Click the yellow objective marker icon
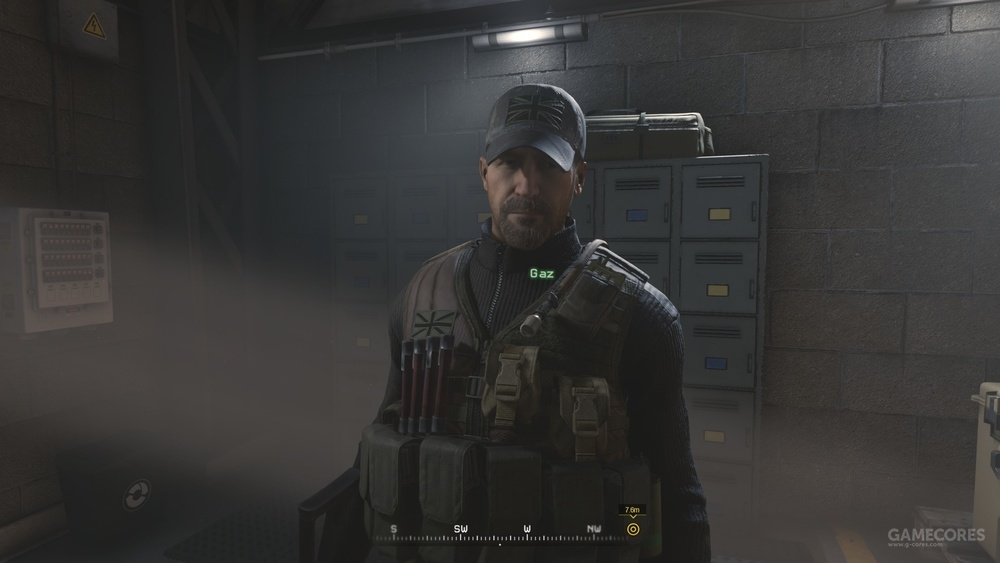The width and height of the screenshot is (1000, 563). (x=633, y=529)
